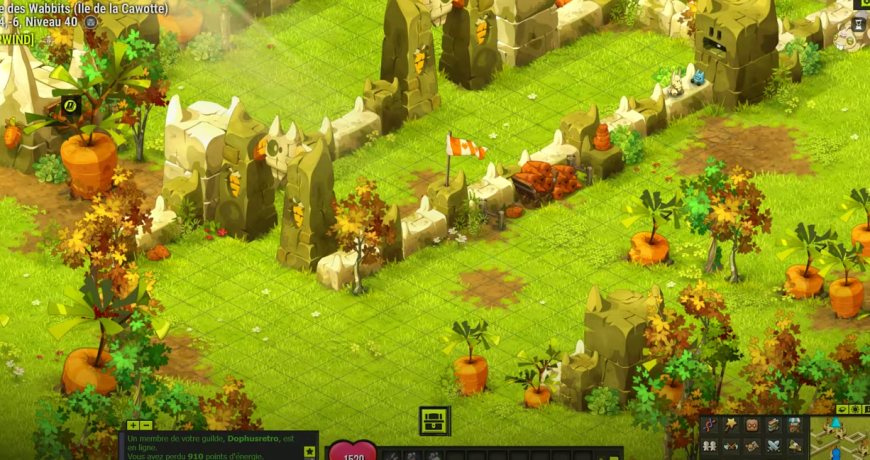Screen dimensions: 870x460
Task: Open the friends list with two figures
Action: (709, 446)
